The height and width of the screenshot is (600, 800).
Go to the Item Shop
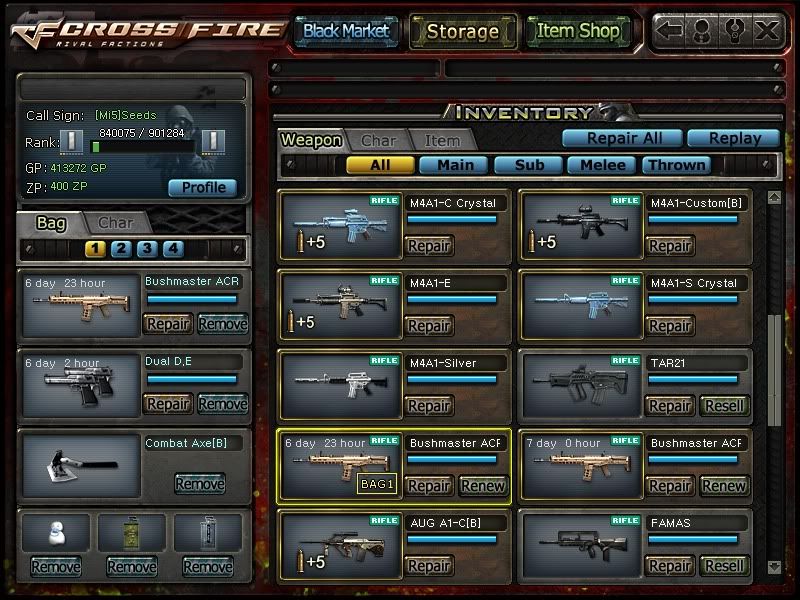[577, 31]
